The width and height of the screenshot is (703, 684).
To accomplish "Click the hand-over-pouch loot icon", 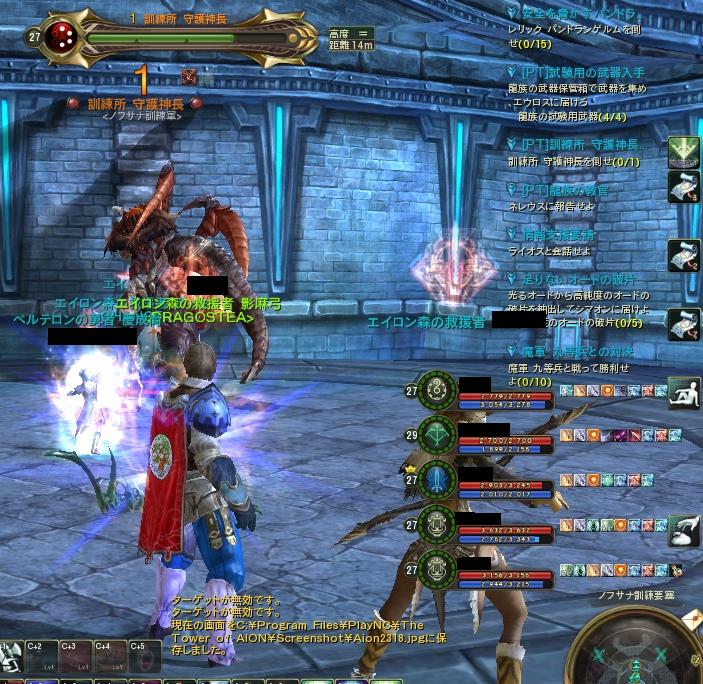I will point(684,528).
